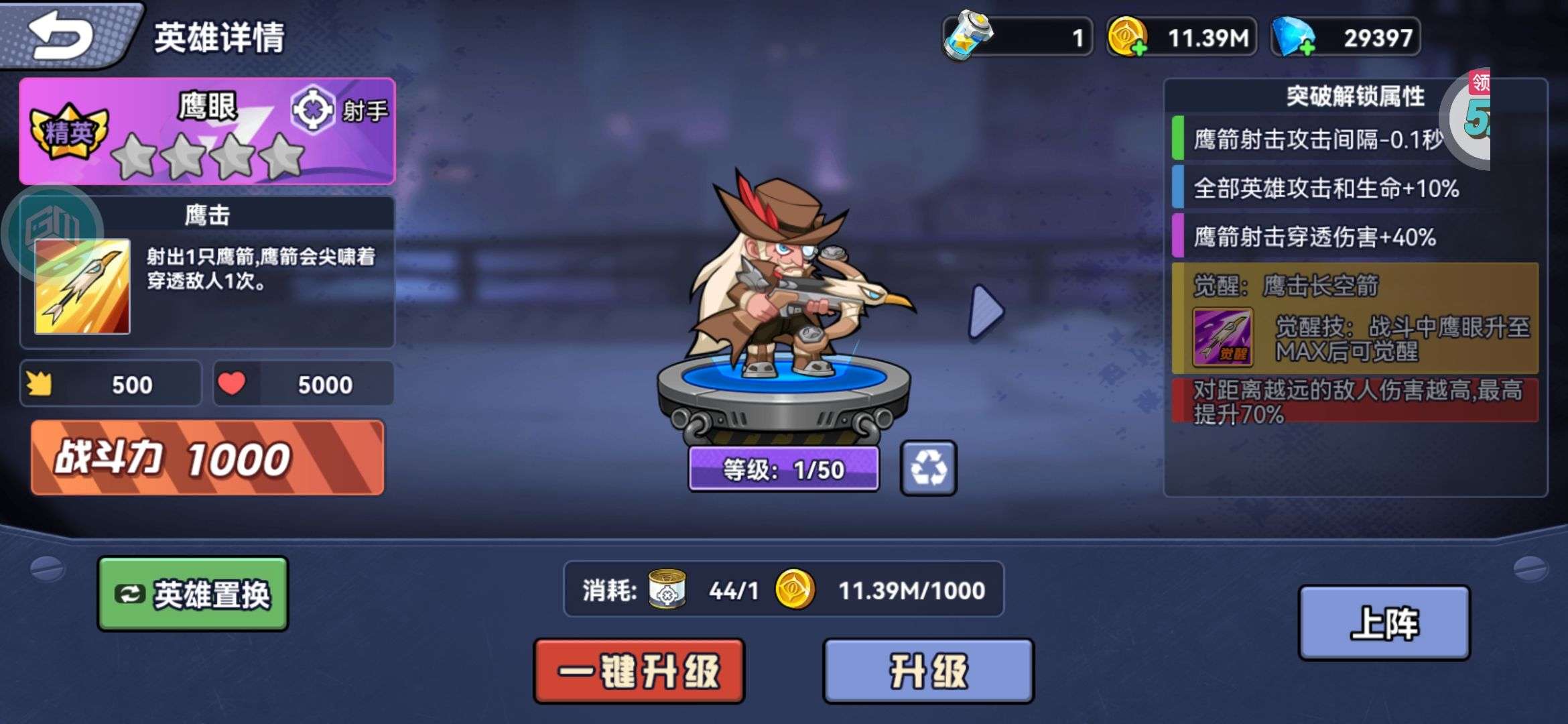Upgrade hero with the blue 升级 button

(x=928, y=671)
